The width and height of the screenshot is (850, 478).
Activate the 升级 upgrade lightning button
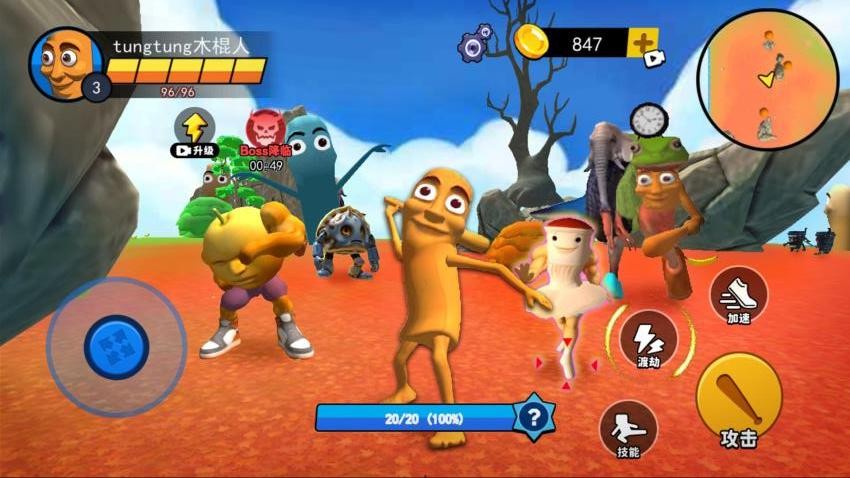point(195,129)
